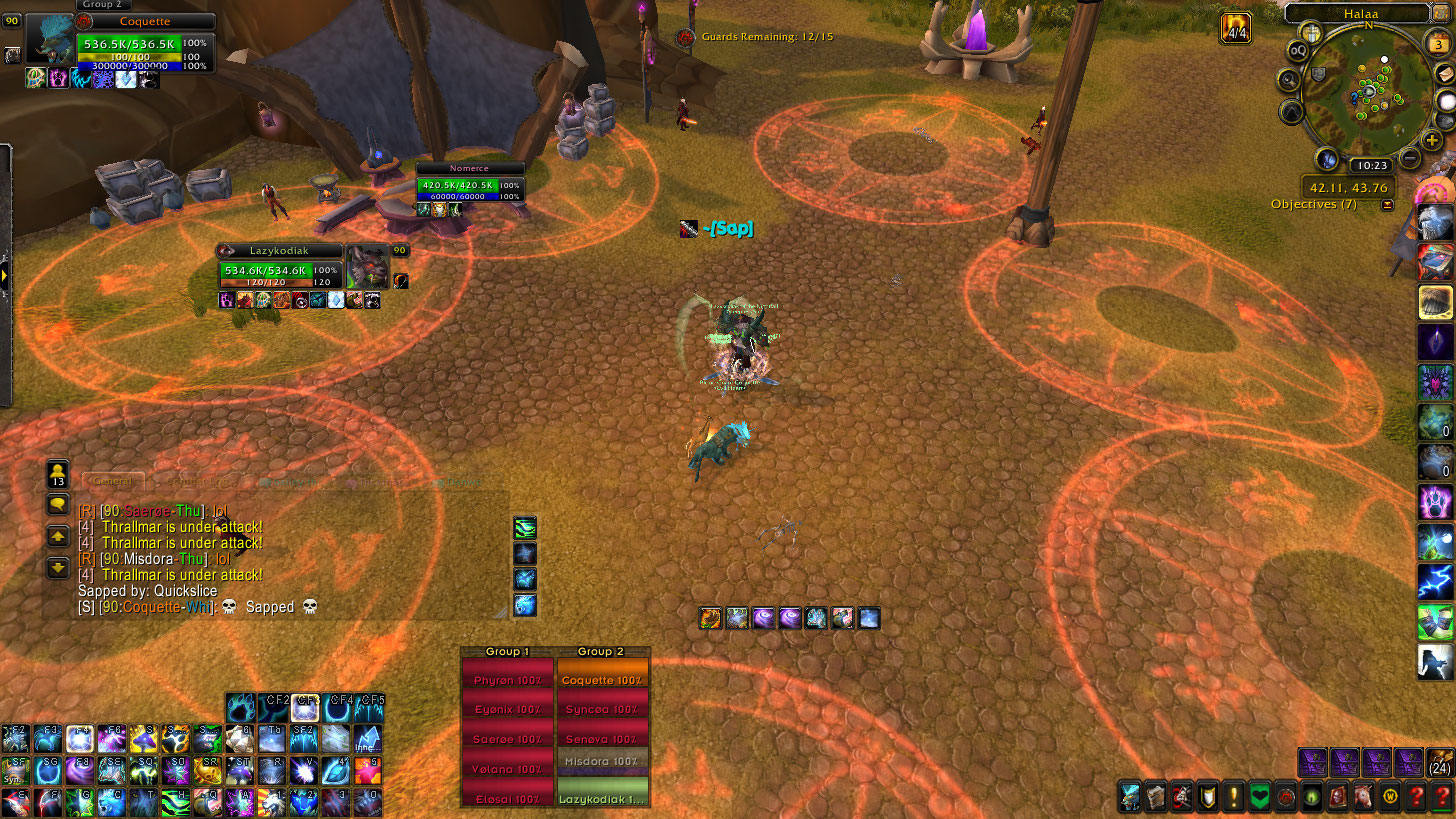Target Coquette in the Group 2 raid frame
This screenshot has width=1456, height=819.
tap(602, 680)
